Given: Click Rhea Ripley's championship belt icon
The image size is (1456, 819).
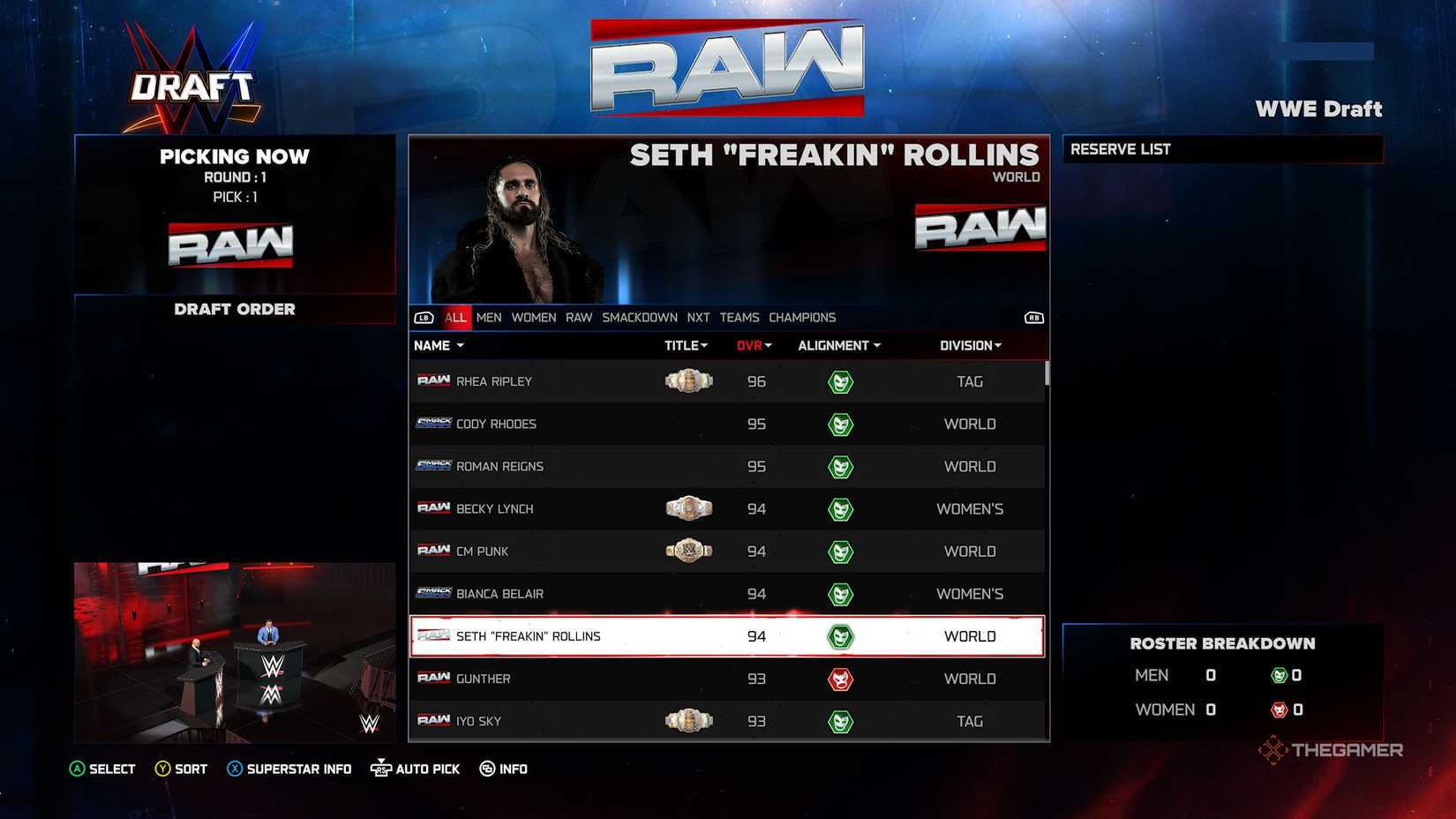Looking at the screenshot, I should point(687,381).
